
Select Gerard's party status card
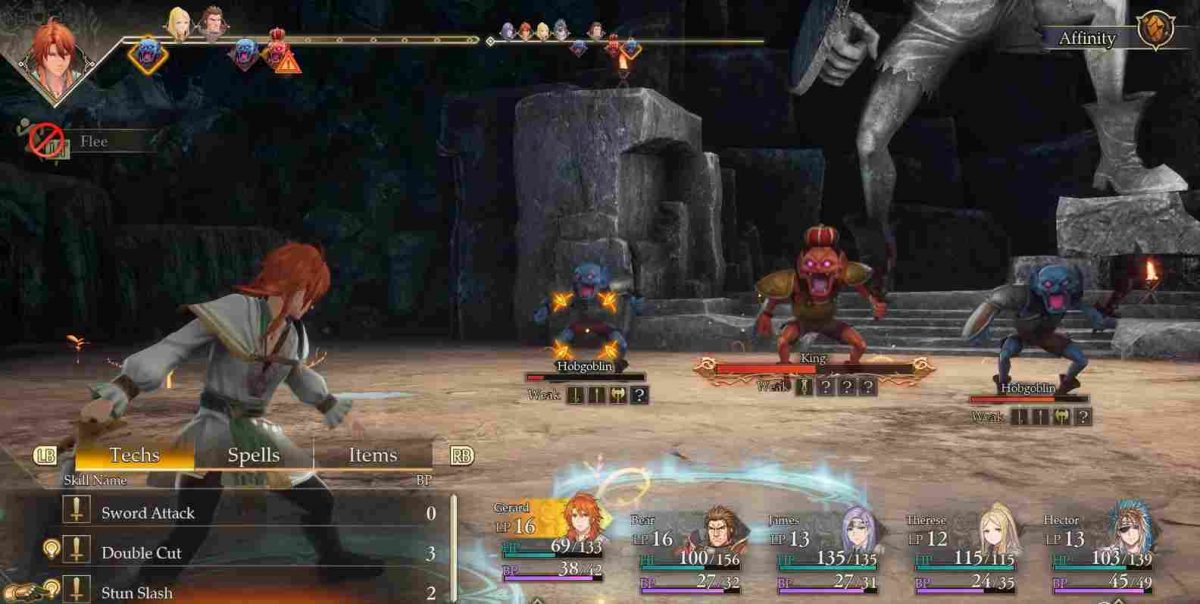552,545
